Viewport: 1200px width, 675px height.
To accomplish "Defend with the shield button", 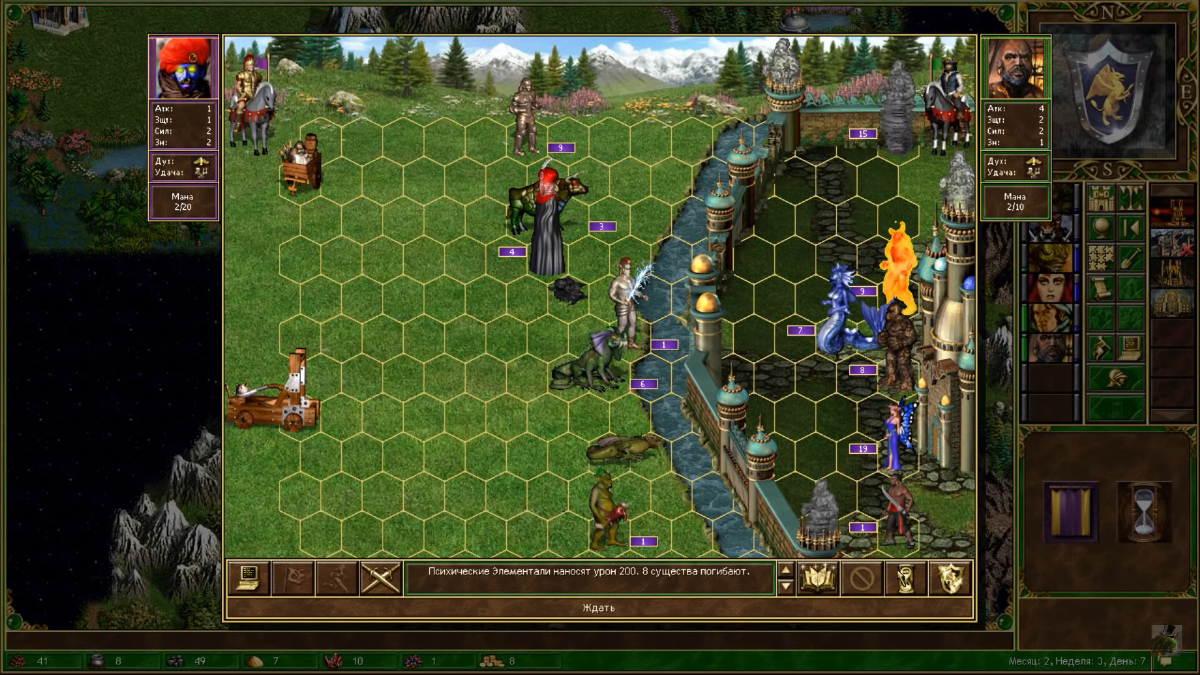I will 950,578.
